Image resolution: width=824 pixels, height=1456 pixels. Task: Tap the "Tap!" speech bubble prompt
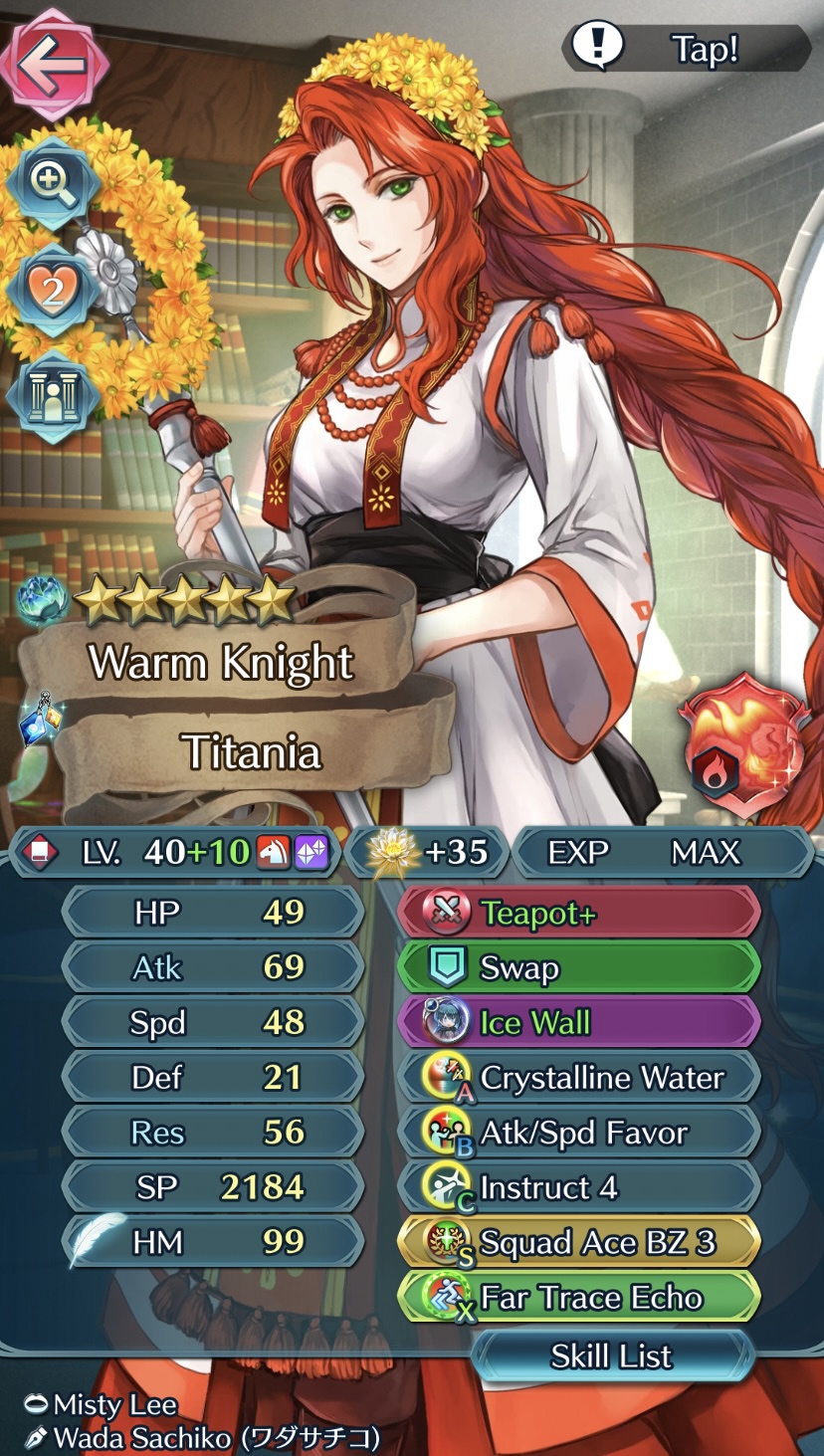687,47
